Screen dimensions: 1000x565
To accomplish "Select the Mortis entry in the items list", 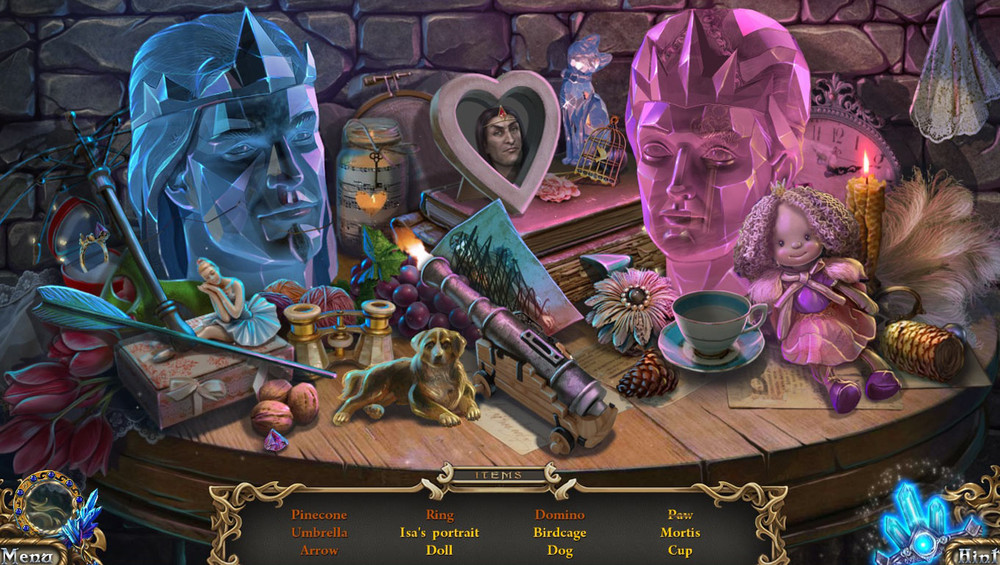I will (680, 533).
